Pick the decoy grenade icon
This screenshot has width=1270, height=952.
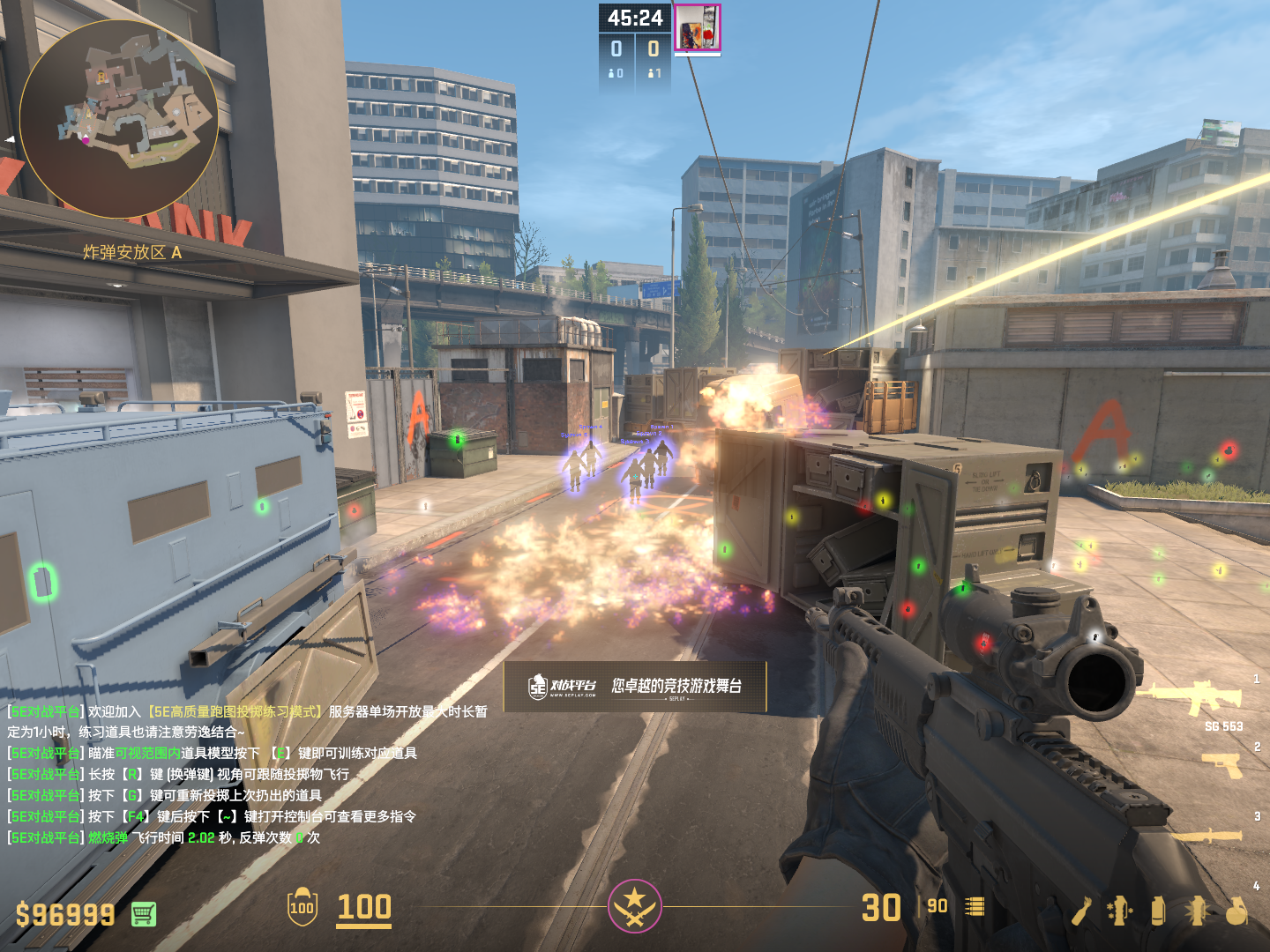pyautogui.click(x=1119, y=911)
